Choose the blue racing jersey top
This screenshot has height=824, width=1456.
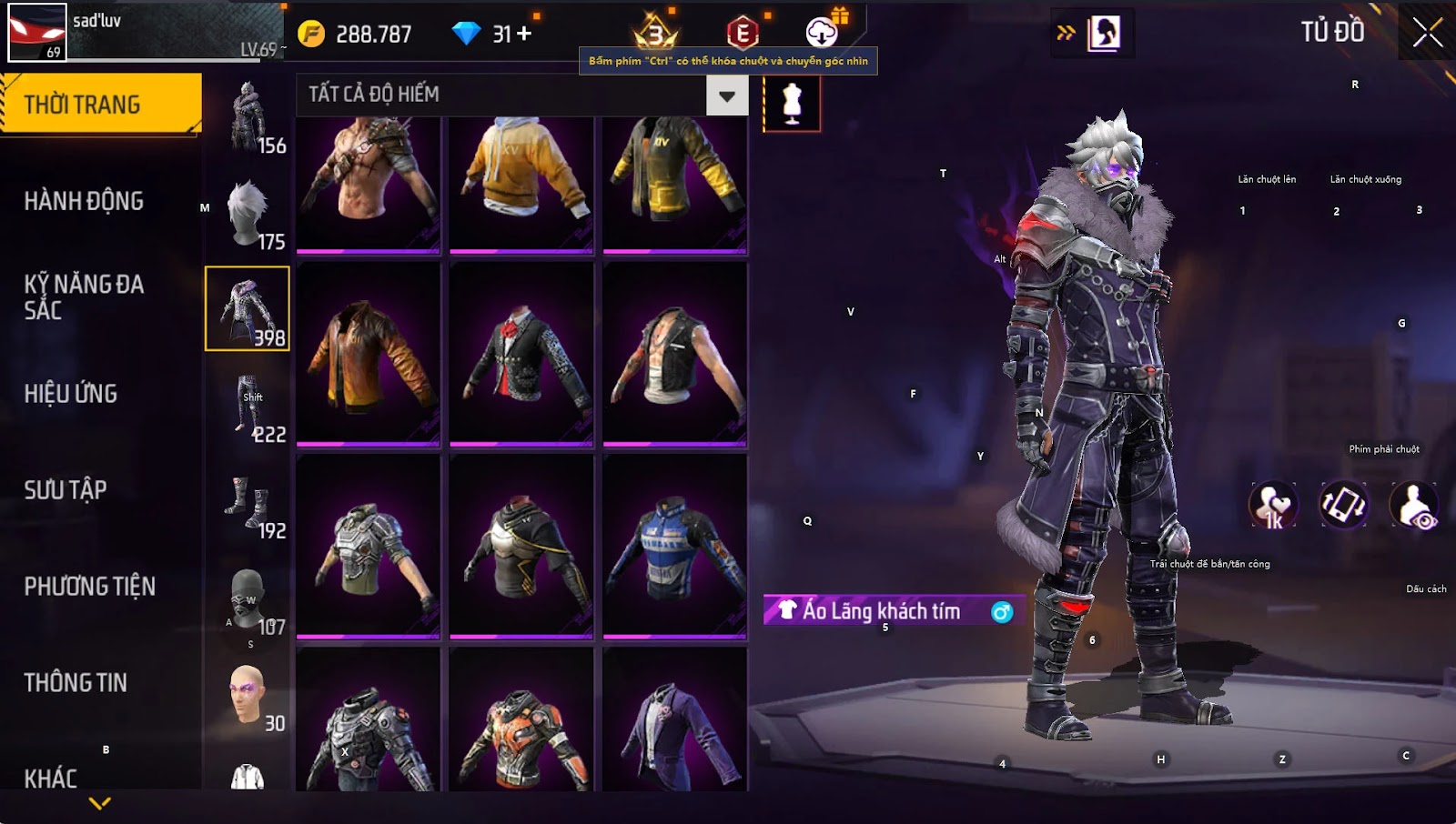(x=674, y=546)
